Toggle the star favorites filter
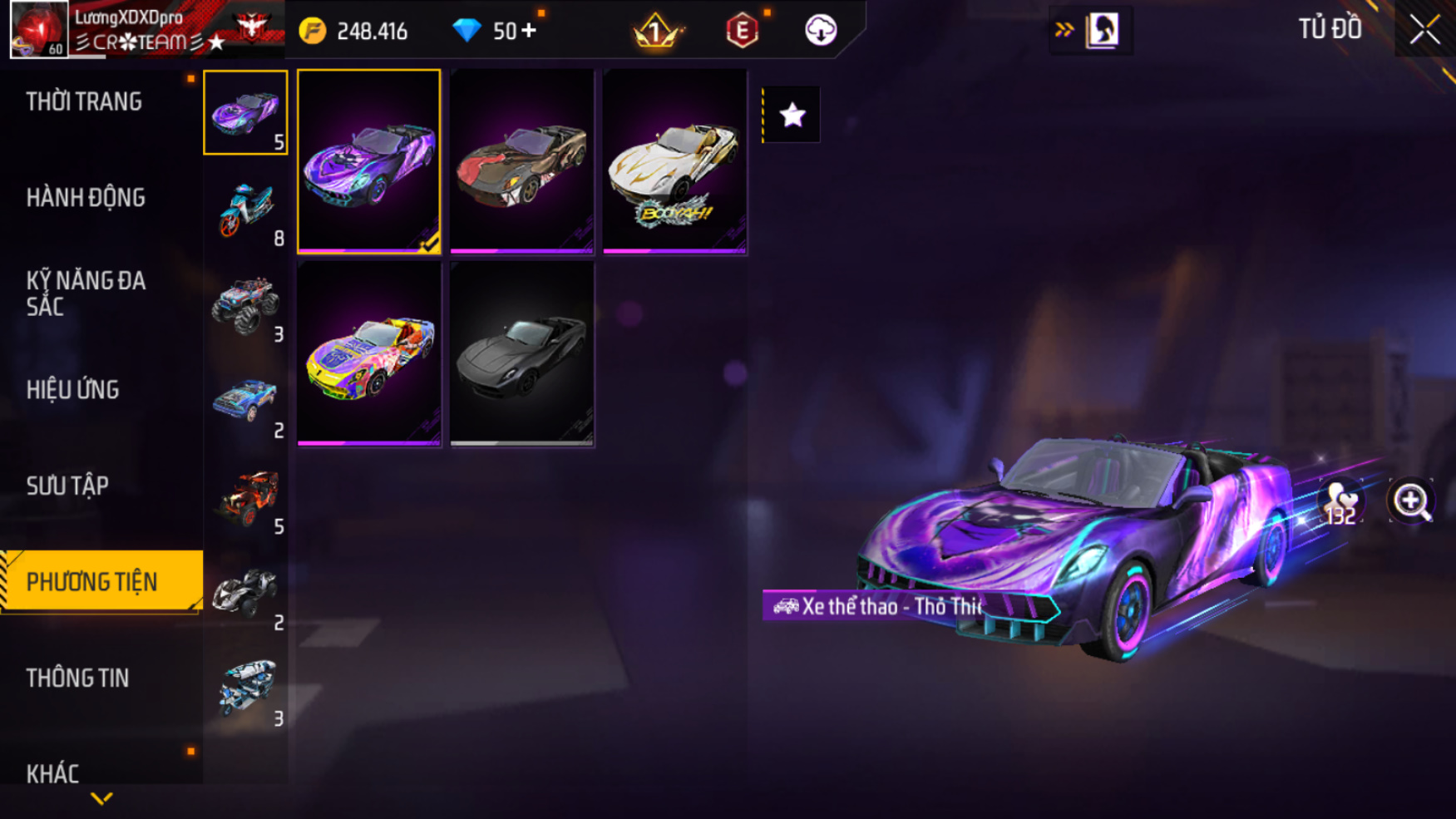This screenshot has height=819, width=1456. [792, 115]
